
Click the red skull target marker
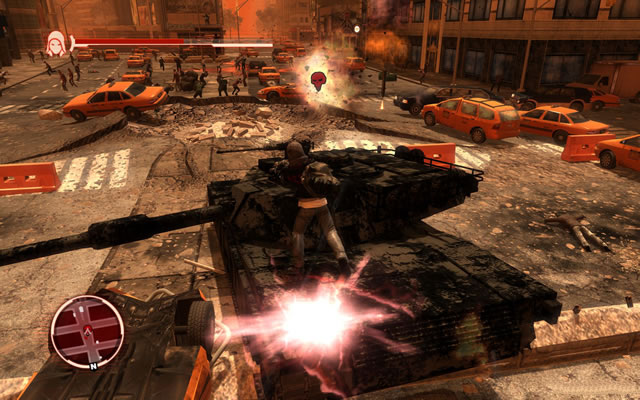coord(319,80)
